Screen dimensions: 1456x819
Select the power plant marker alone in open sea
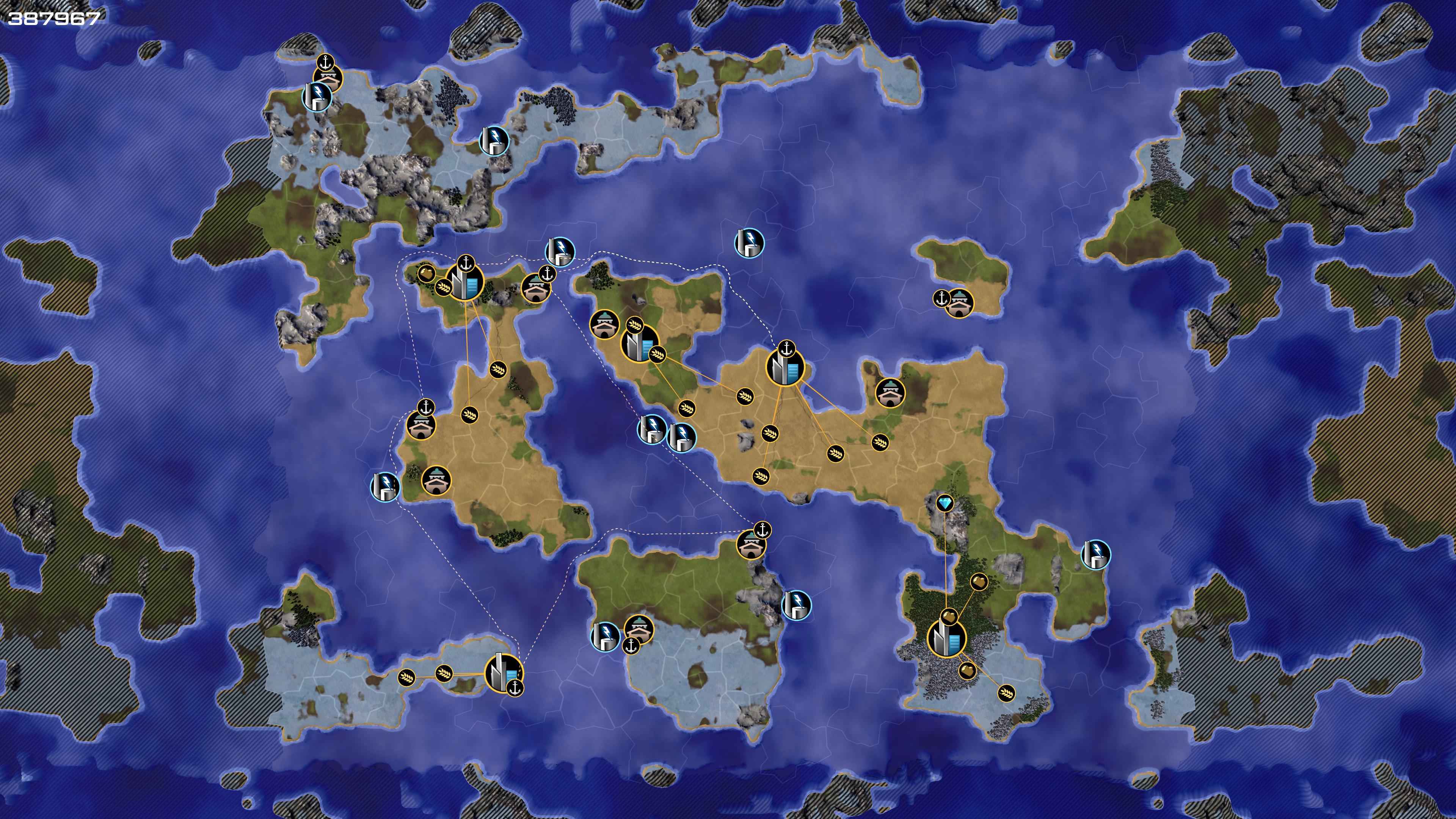tap(749, 243)
